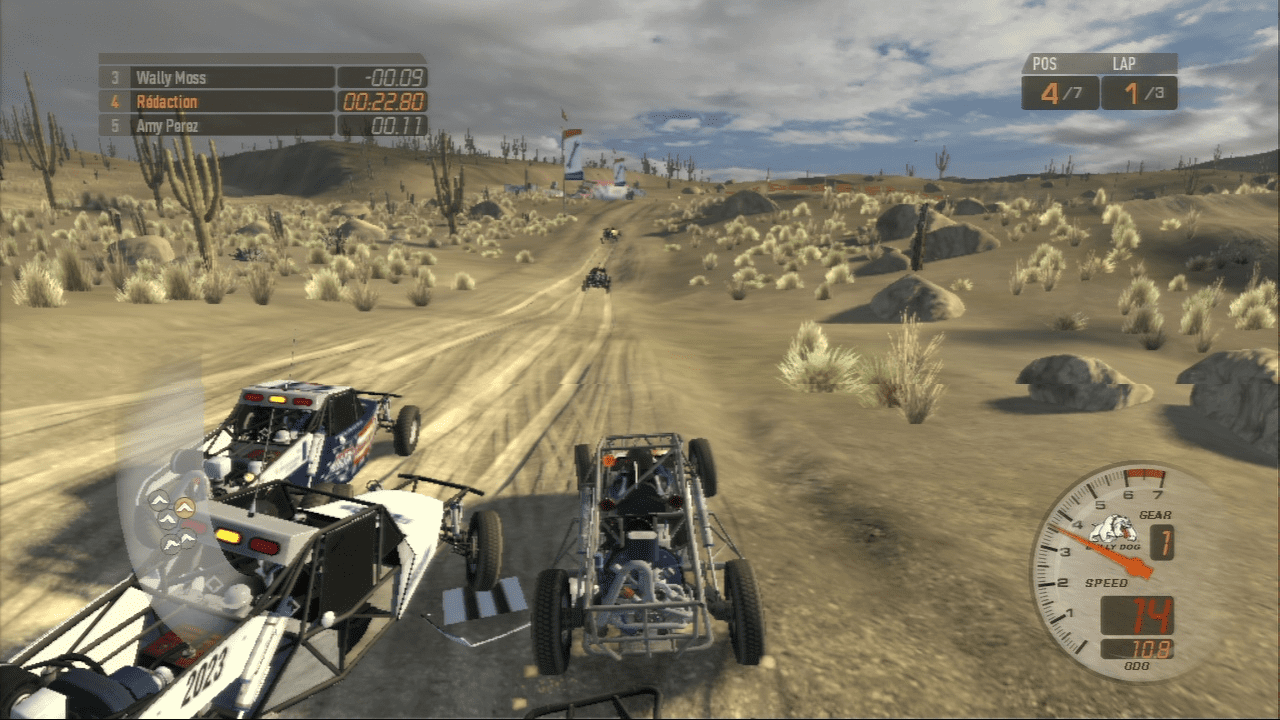Screen dimensions: 1280x720
Task: Click the GEAR indicator showing 1
Action: click(1163, 541)
